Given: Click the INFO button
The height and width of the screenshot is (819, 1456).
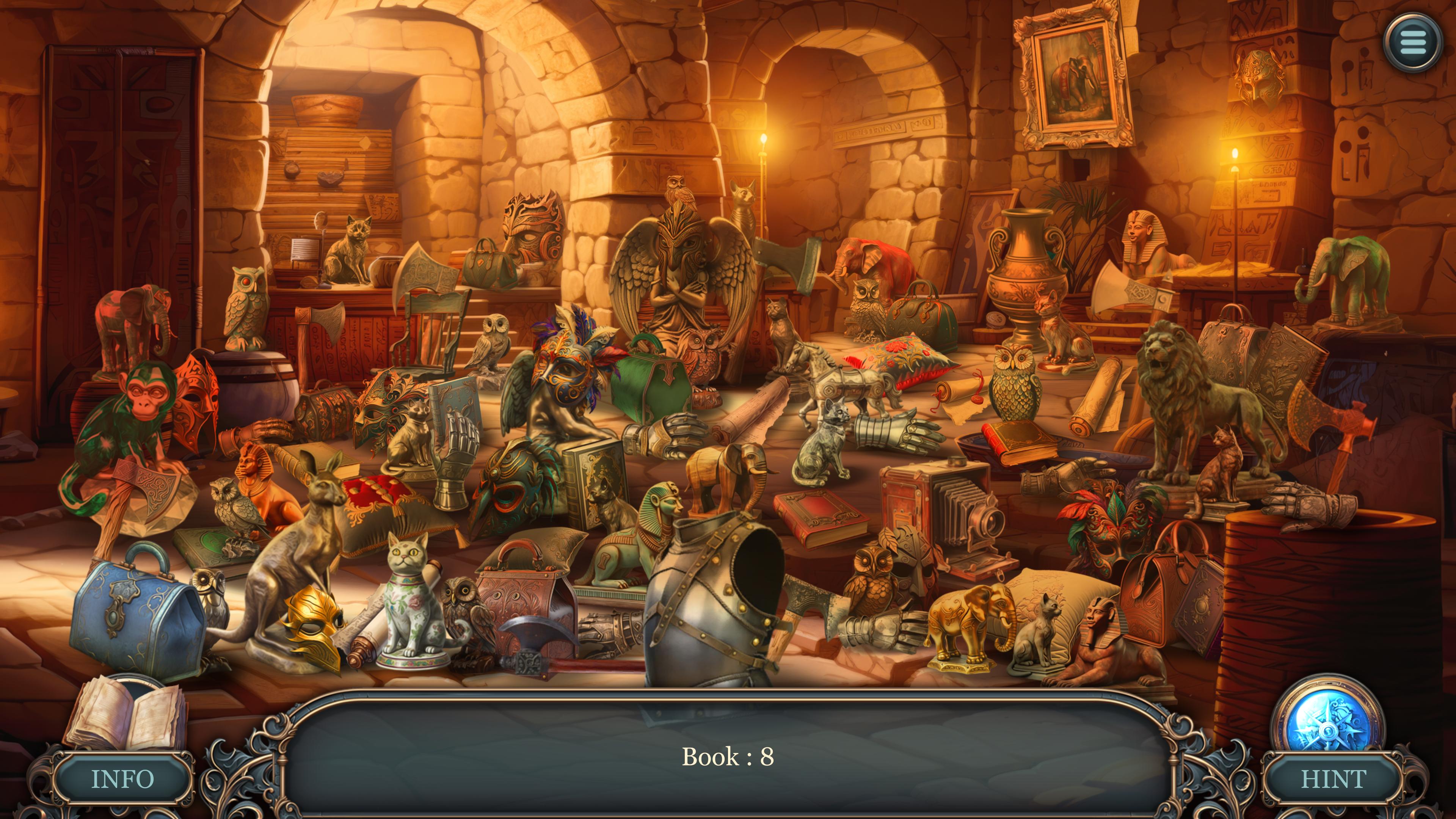Looking at the screenshot, I should (x=122, y=780).
